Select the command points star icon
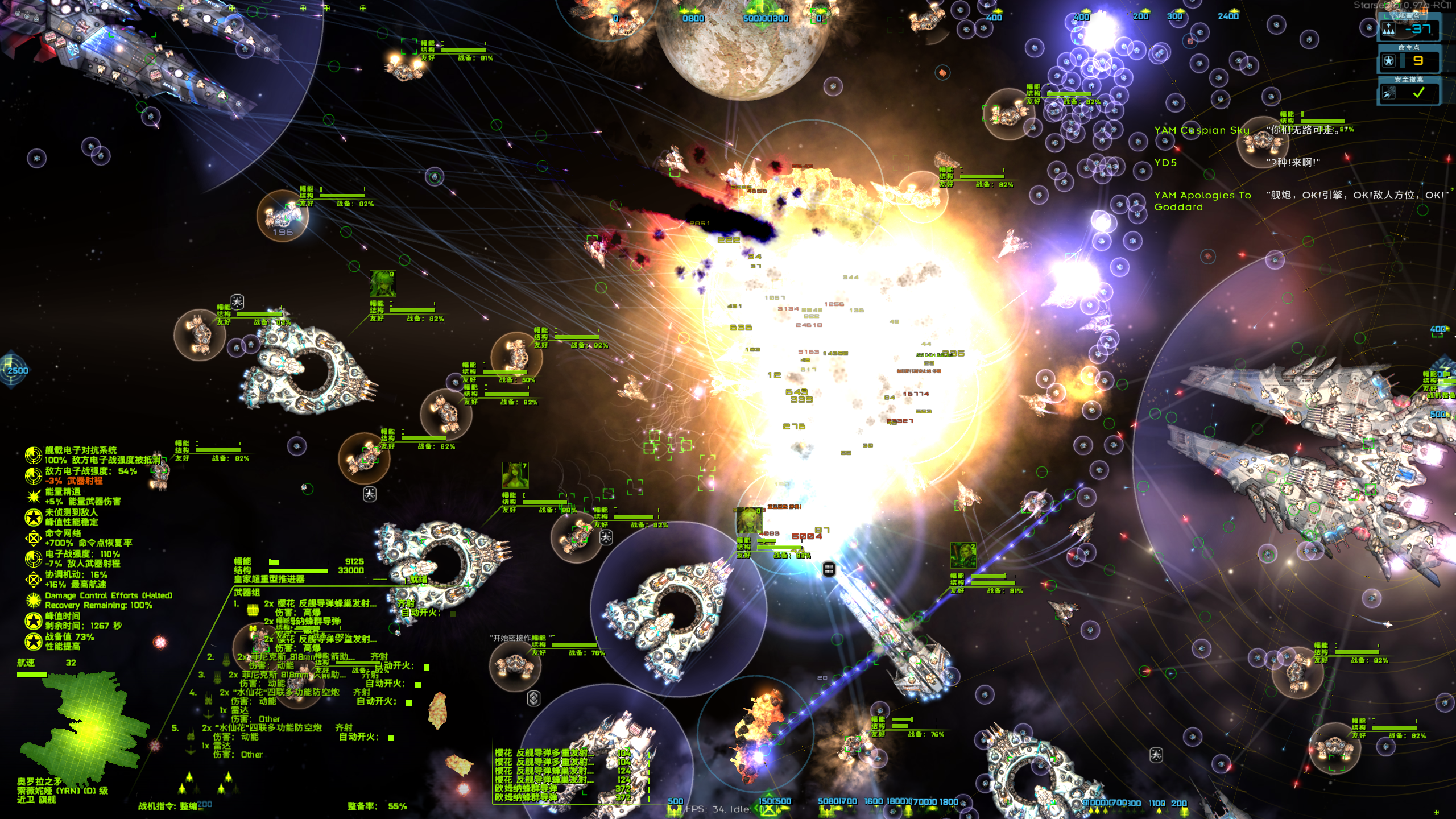The height and width of the screenshot is (819, 1456). tap(1389, 61)
